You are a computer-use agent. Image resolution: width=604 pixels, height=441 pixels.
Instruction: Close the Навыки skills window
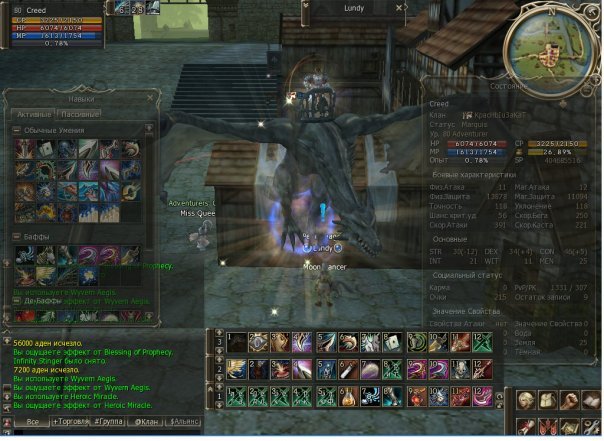pos(147,98)
